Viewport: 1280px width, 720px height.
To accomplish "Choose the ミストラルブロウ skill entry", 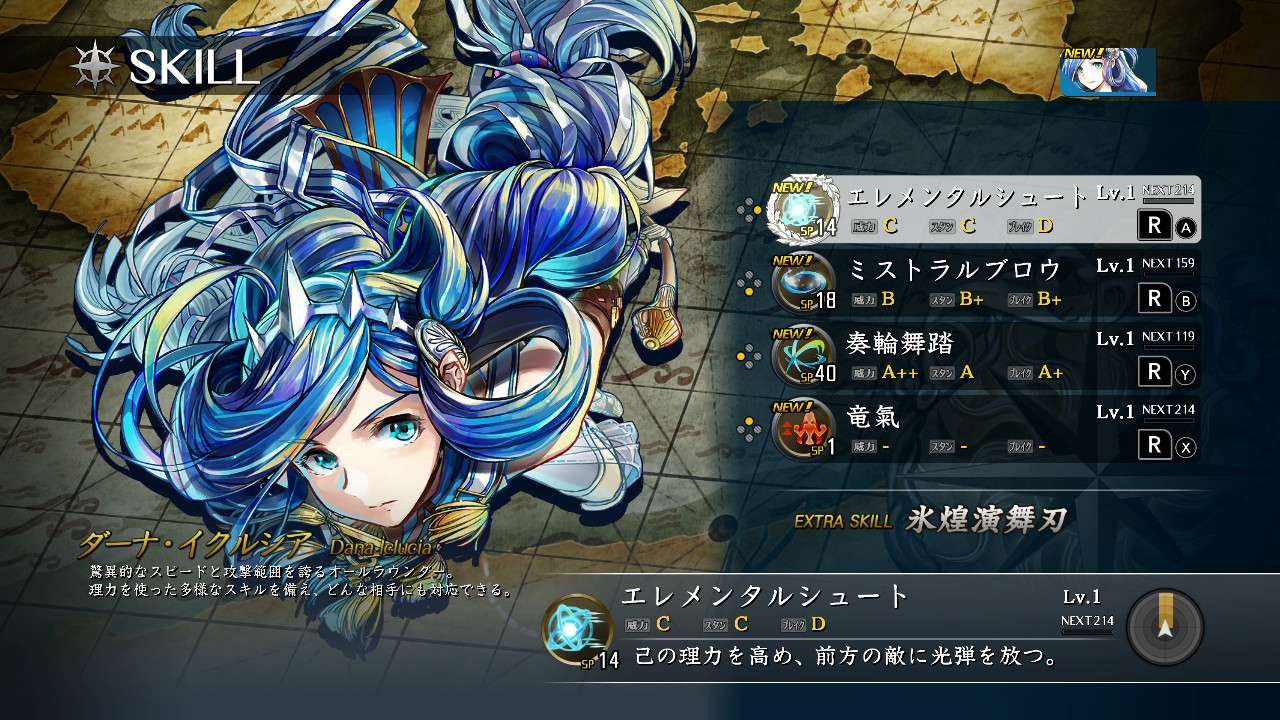I will click(x=983, y=283).
